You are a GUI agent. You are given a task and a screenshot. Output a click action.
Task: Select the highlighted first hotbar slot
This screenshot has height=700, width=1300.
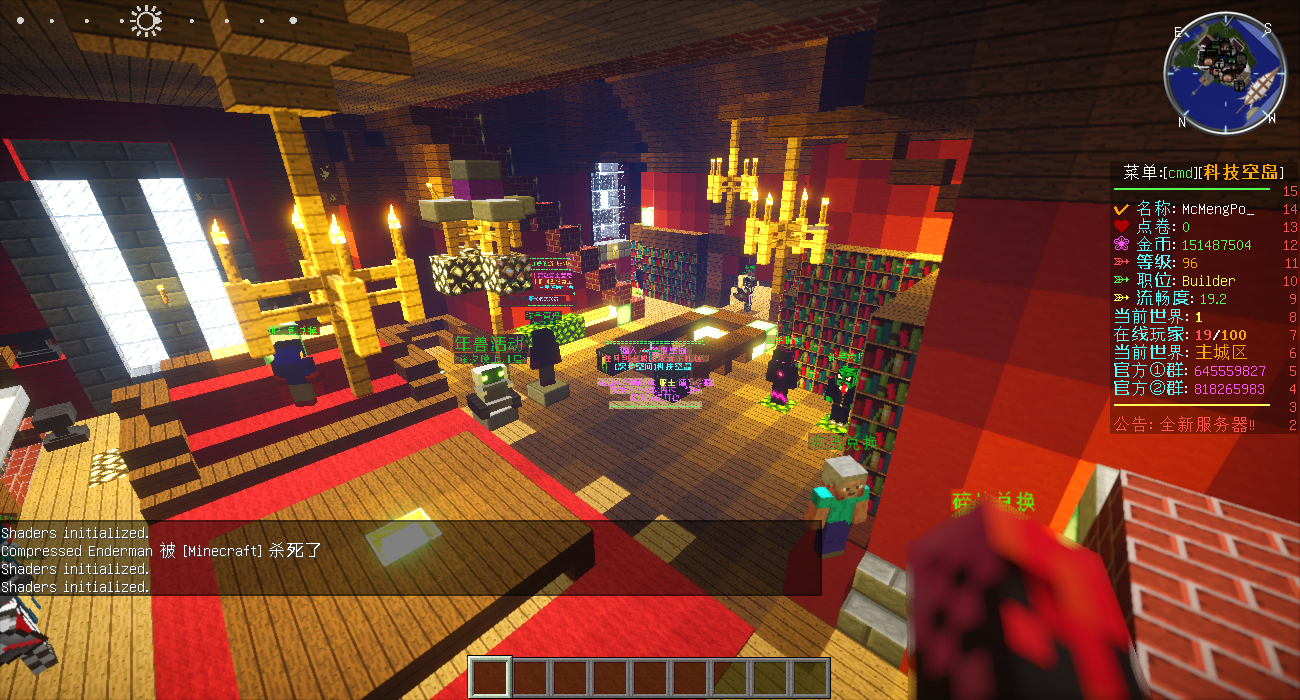[x=491, y=677]
